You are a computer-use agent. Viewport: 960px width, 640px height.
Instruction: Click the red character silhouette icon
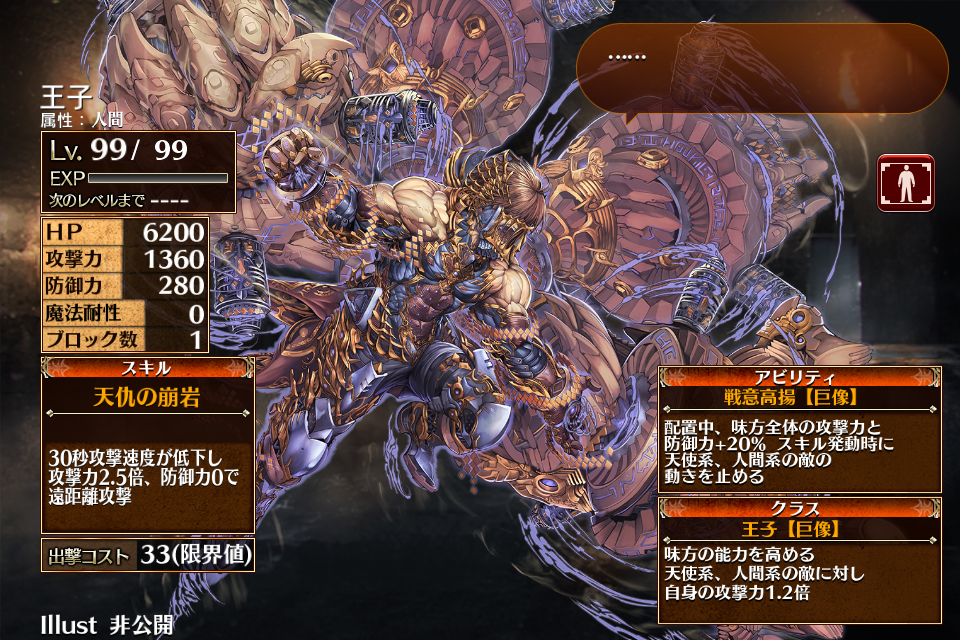pyautogui.click(x=905, y=182)
